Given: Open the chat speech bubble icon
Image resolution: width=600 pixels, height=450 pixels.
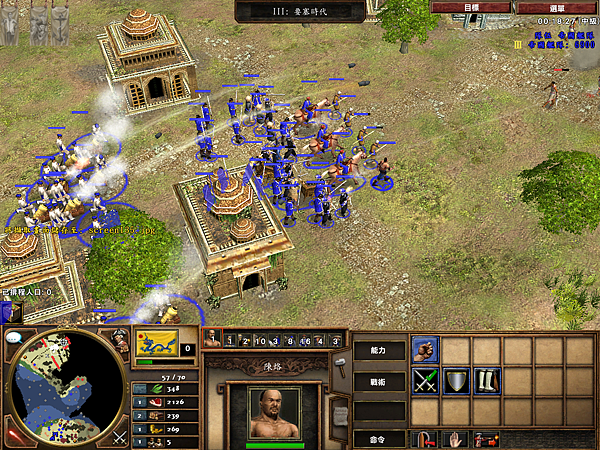Looking at the screenshot, I should 14,337.
